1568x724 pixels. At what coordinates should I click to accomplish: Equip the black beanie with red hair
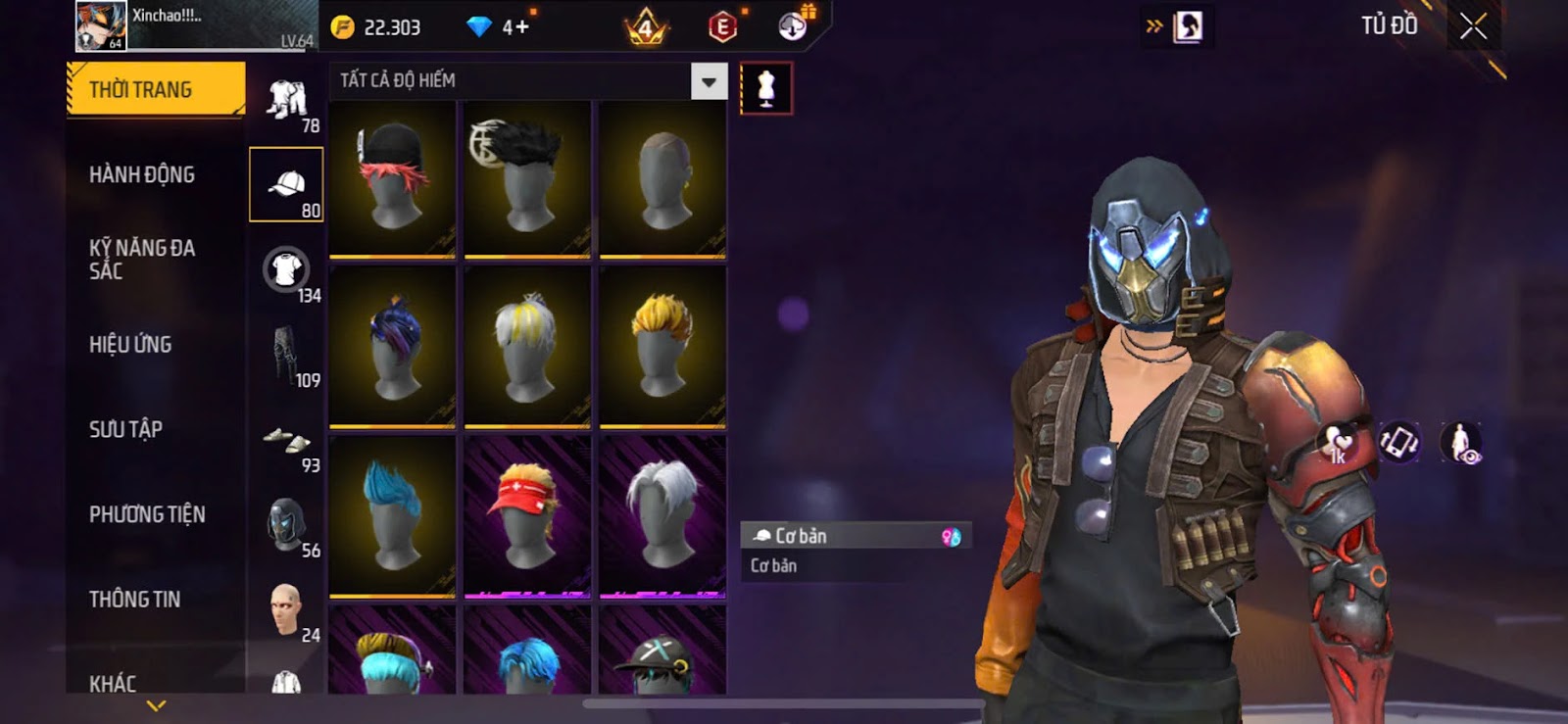tap(392, 178)
